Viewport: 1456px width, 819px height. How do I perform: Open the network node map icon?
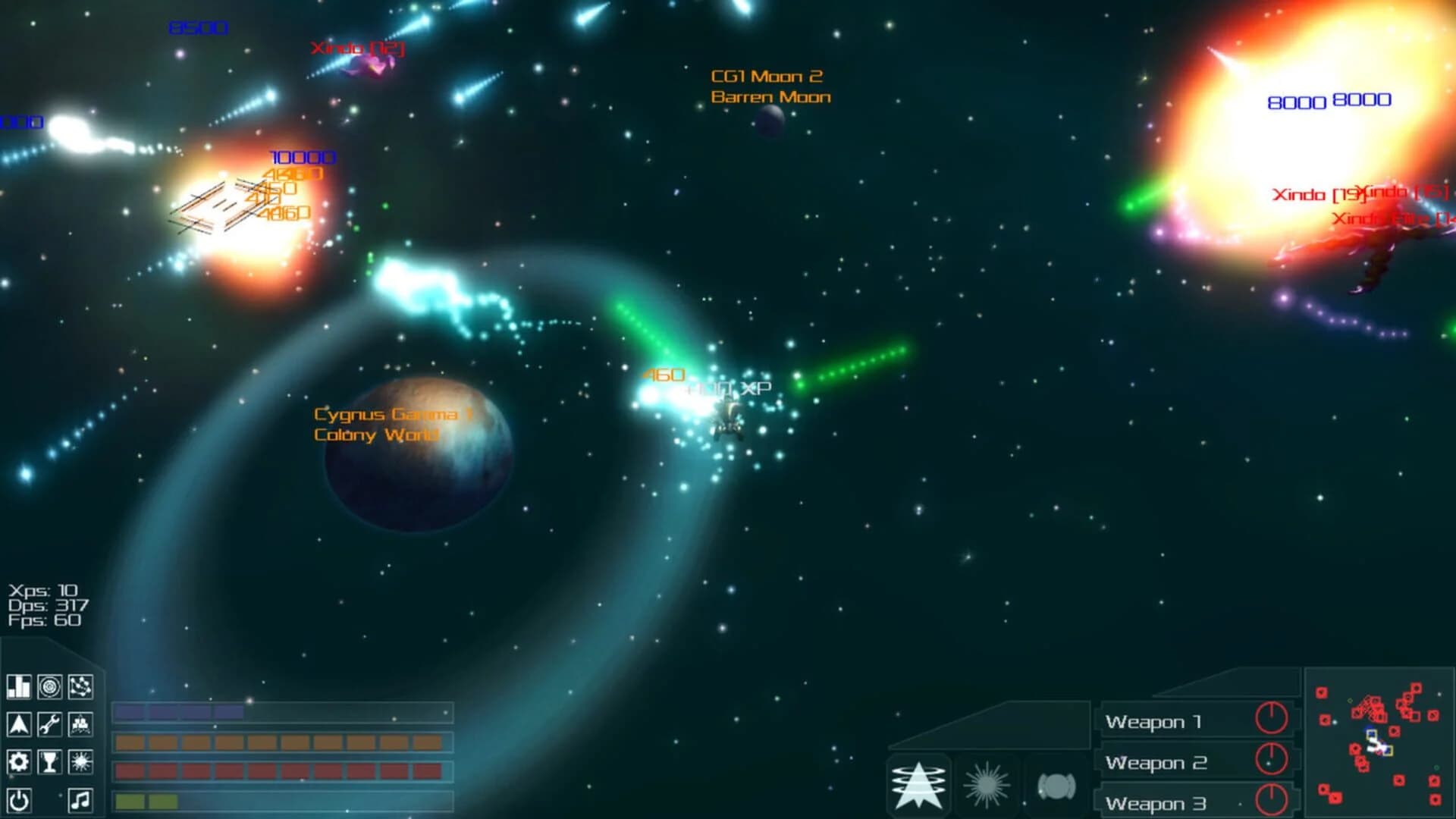click(80, 686)
